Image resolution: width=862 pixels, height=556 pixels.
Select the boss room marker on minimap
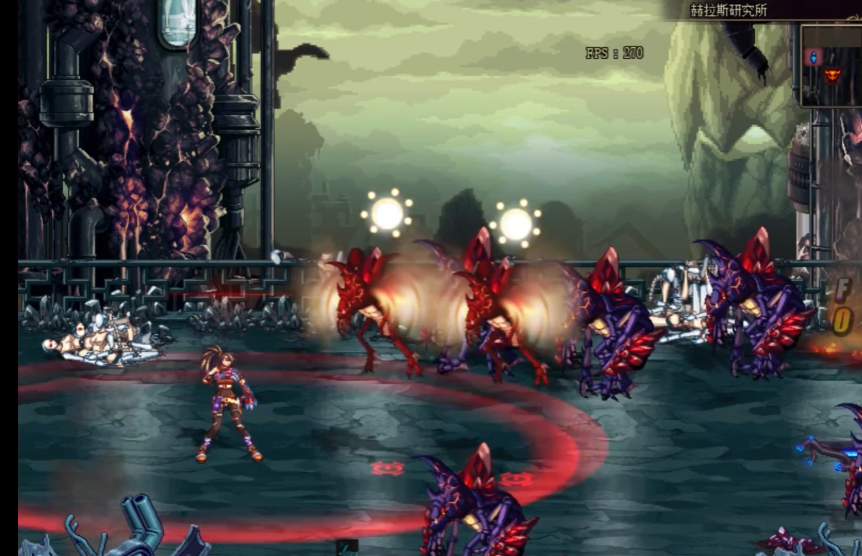click(x=832, y=75)
